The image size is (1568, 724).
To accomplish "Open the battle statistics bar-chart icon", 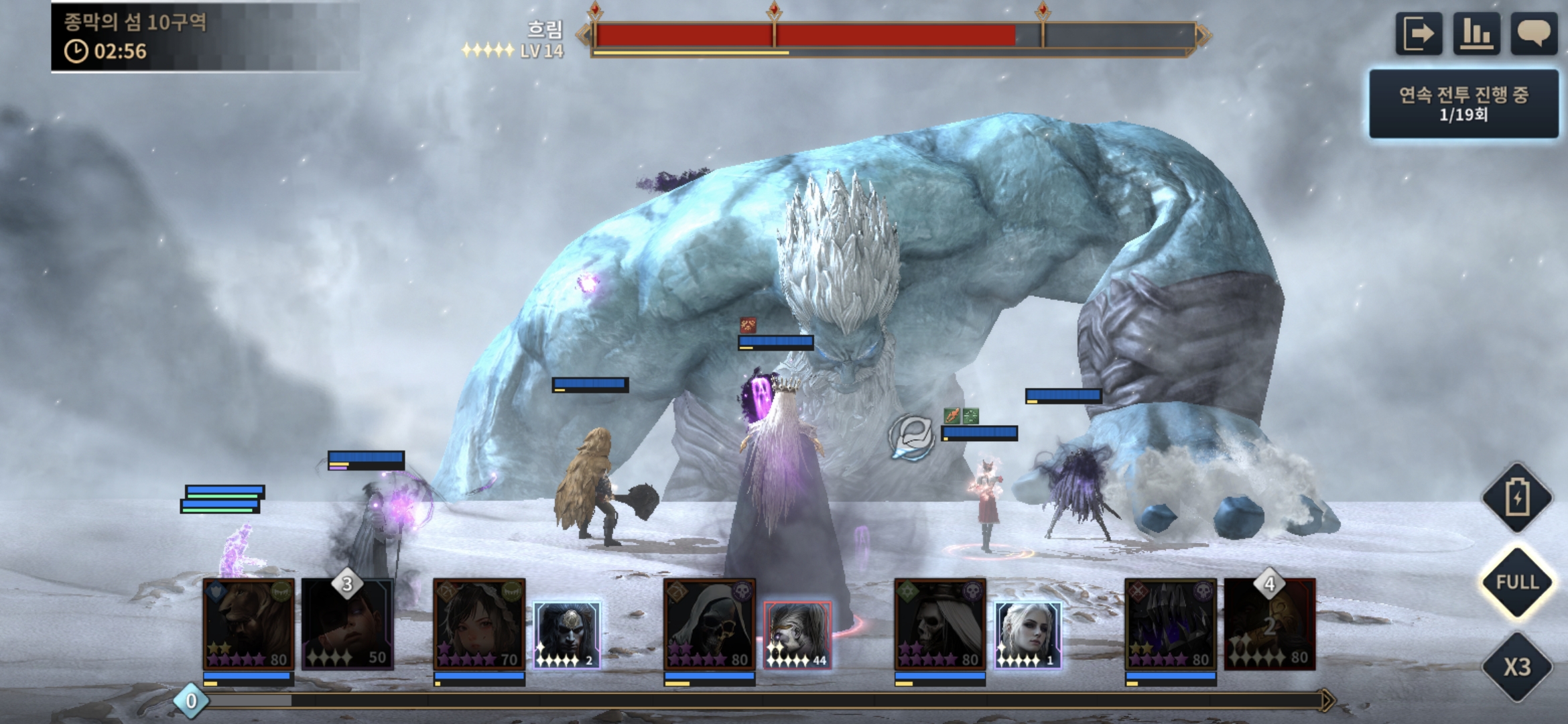I will pos(1476,34).
